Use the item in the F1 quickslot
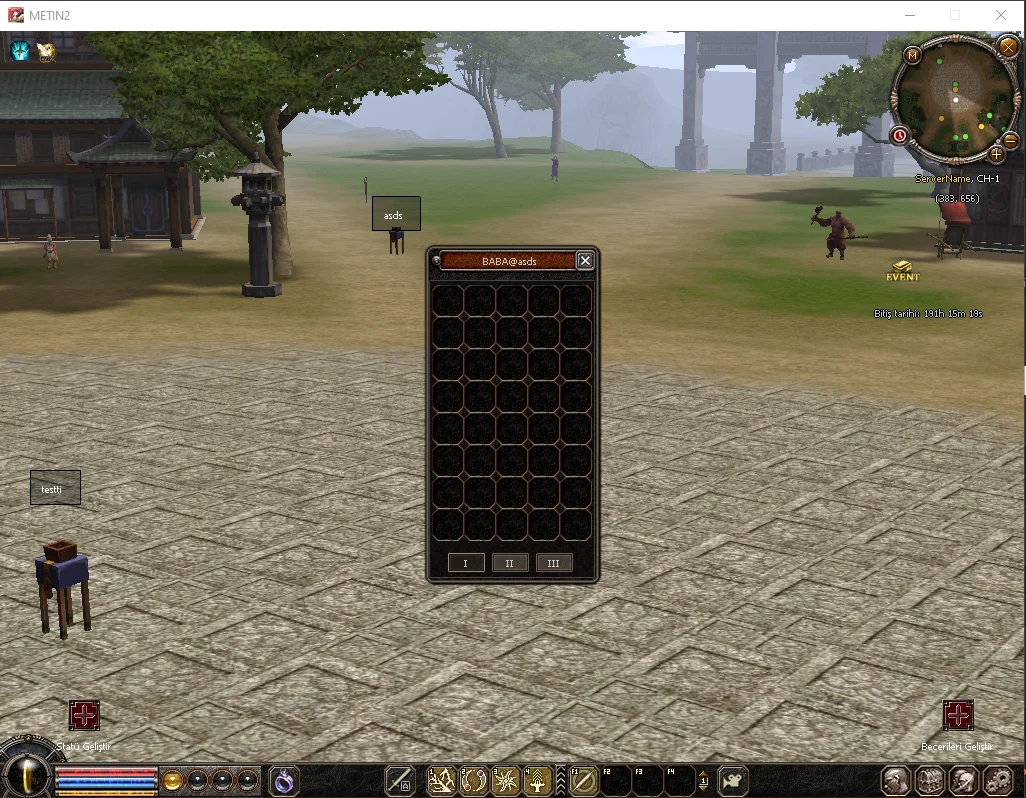 [583, 780]
